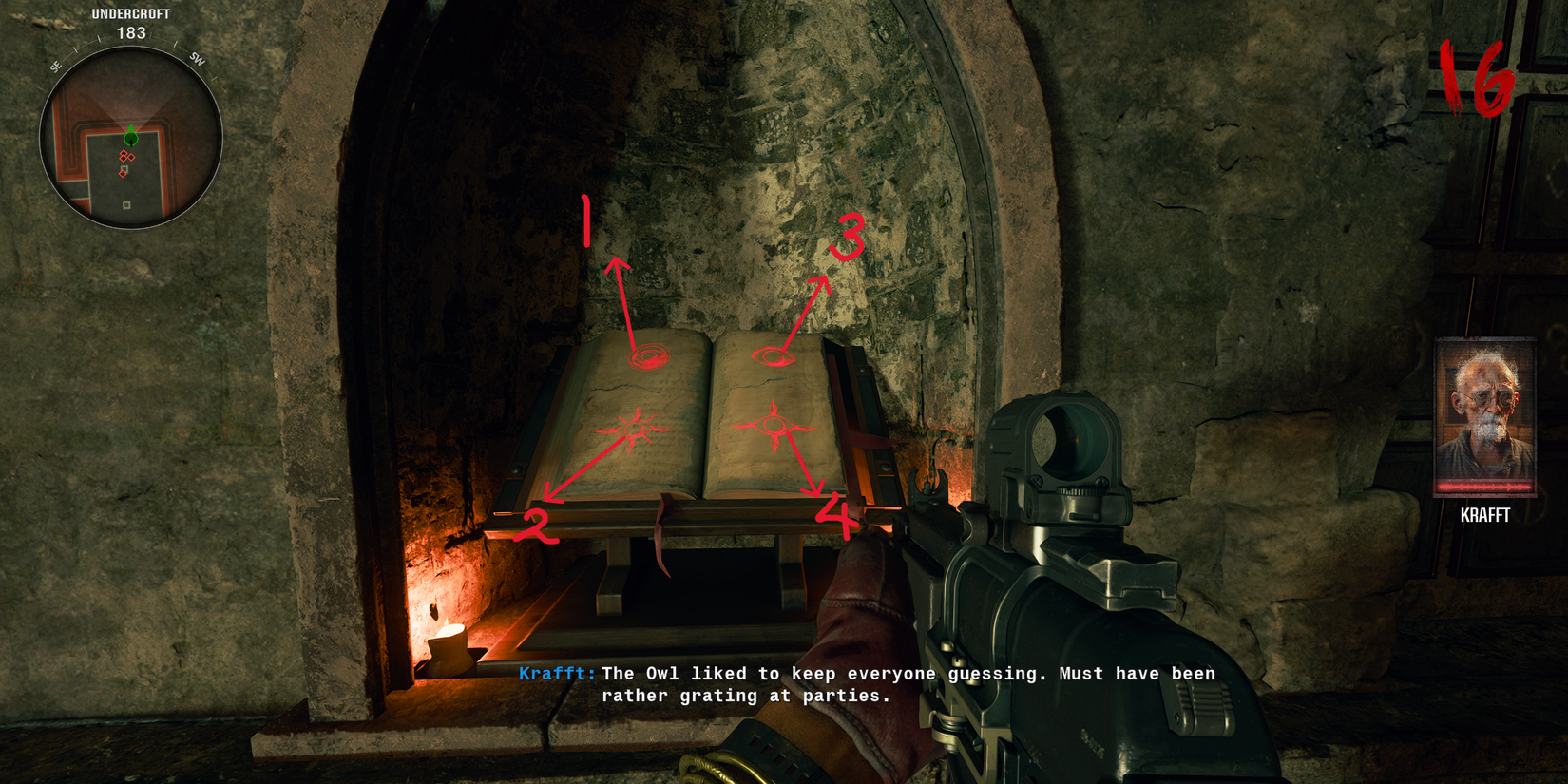Click the blue Krafft speaker name in subtitles
Image resolution: width=1568 pixels, height=784 pixels.
click(555, 673)
